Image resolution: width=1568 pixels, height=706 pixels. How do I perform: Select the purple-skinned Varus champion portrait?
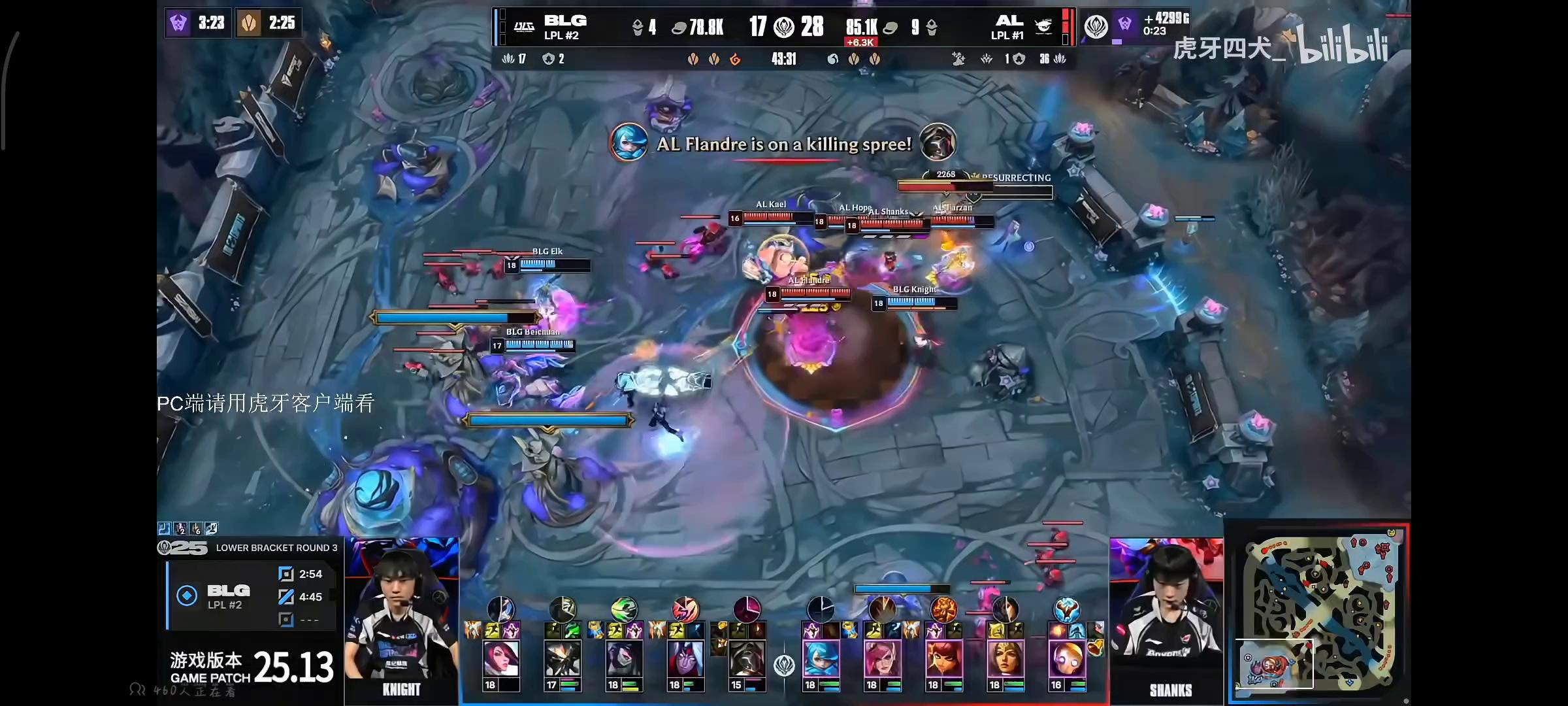pyautogui.click(x=685, y=659)
